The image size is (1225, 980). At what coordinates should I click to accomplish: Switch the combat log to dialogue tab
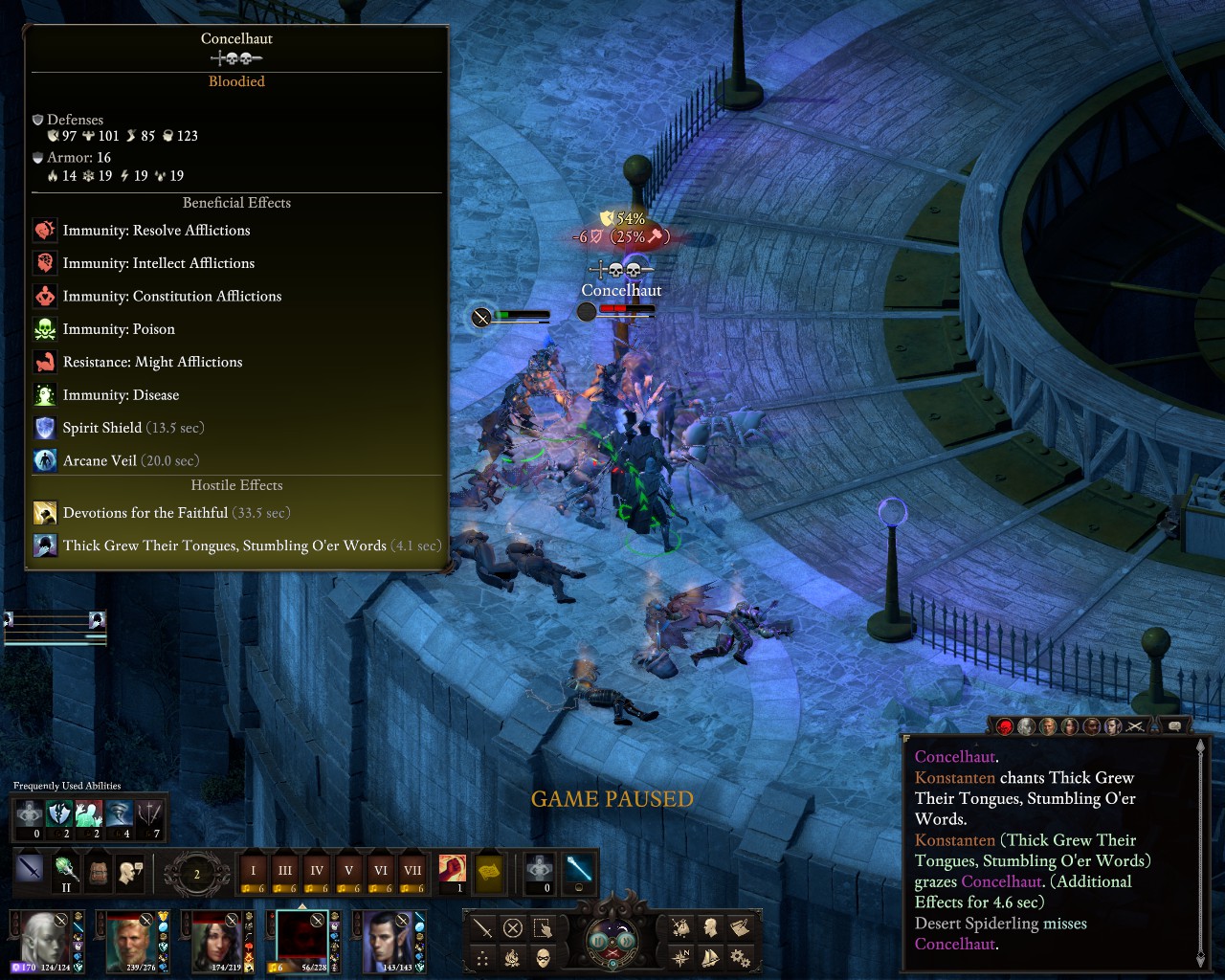tap(1174, 726)
